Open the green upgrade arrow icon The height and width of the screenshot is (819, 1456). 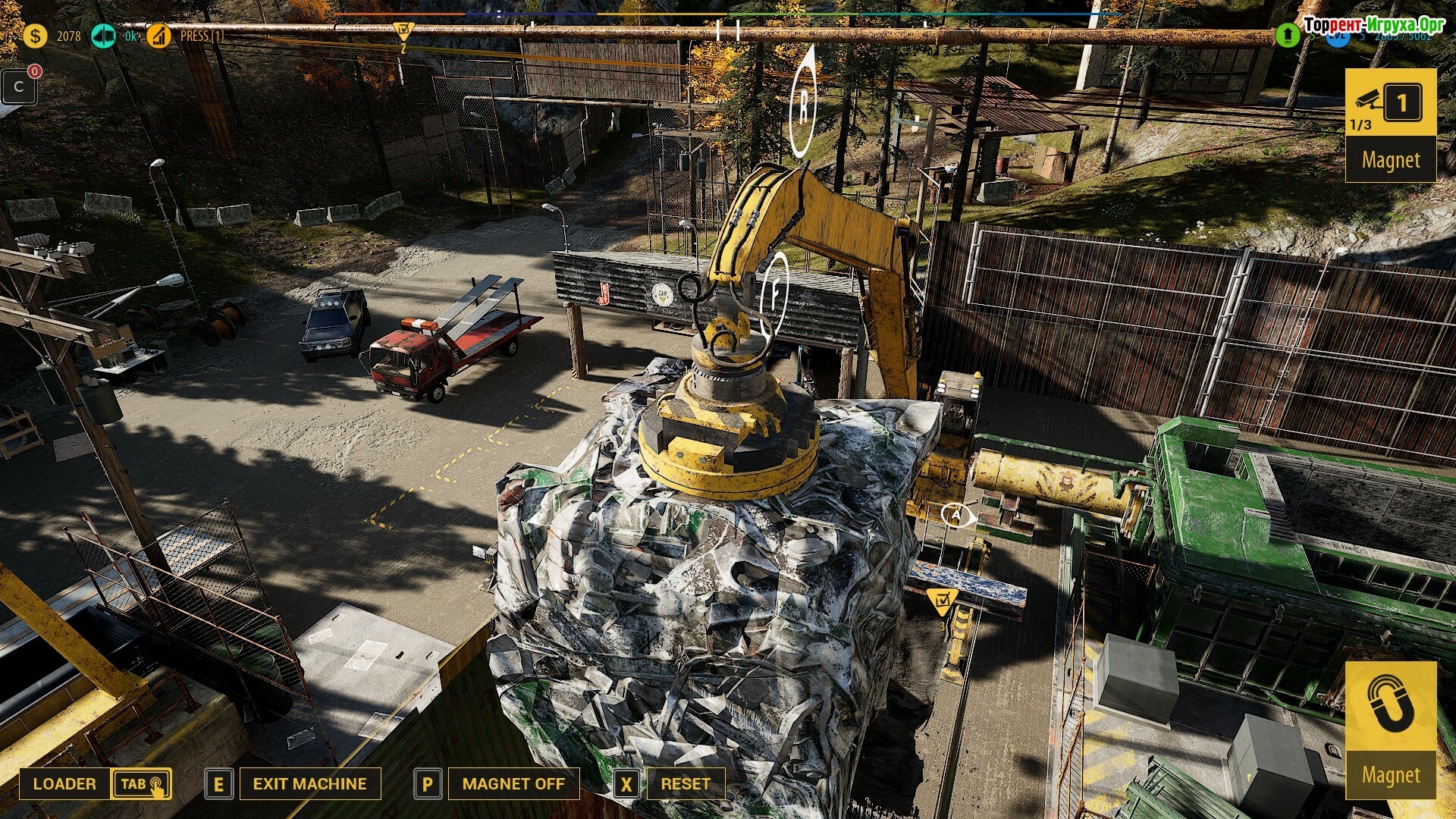[1287, 35]
